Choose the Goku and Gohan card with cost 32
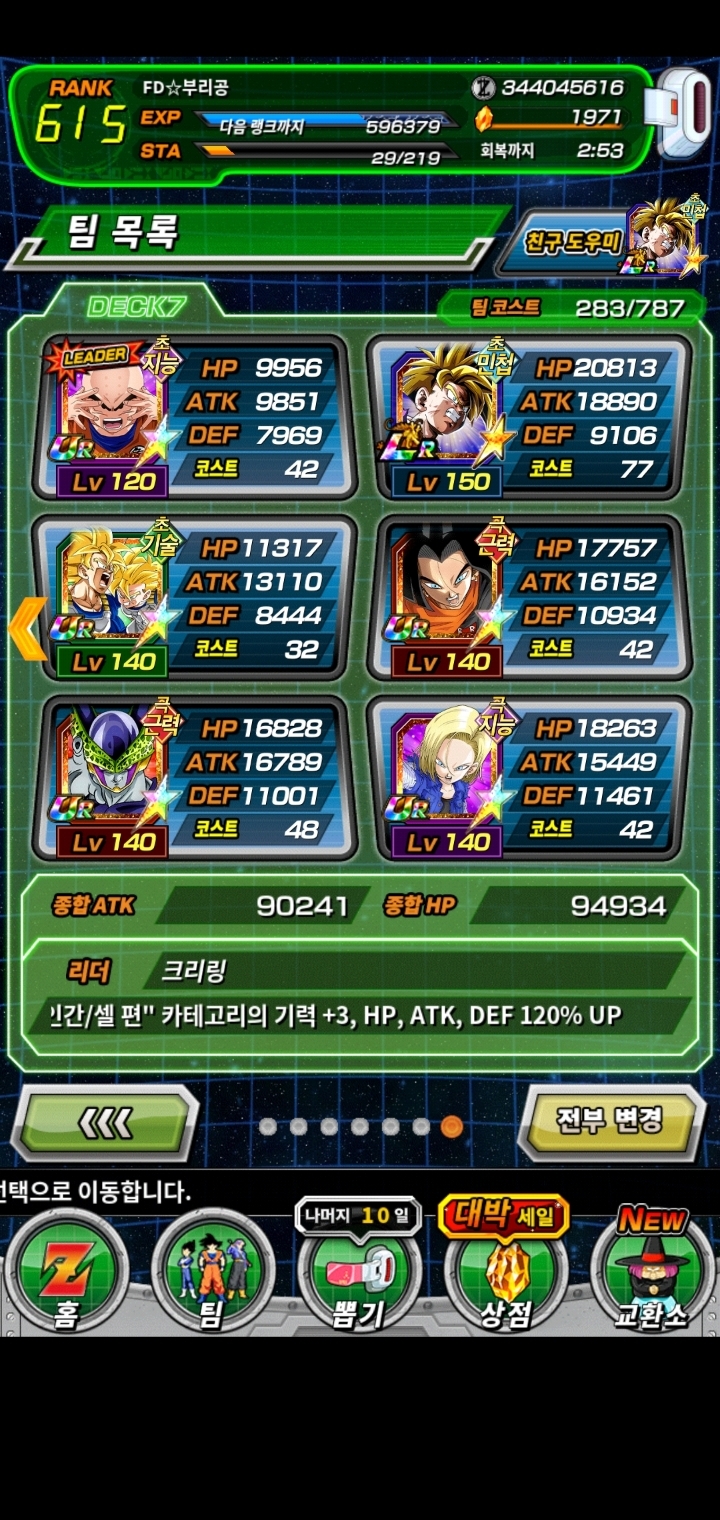 pos(195,598)
